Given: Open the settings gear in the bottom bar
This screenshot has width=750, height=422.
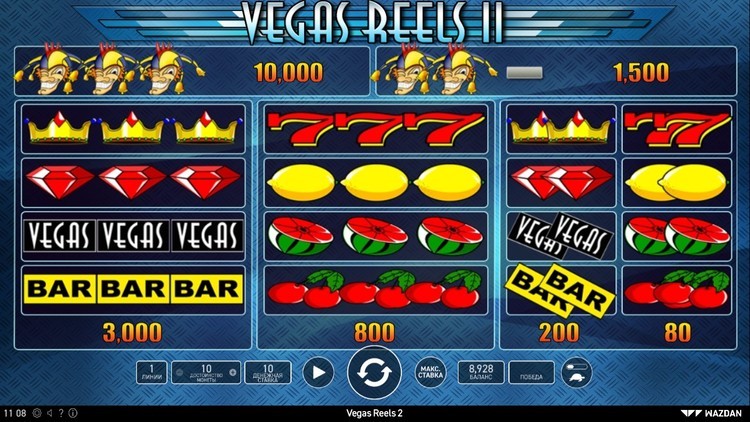Looking at the screenshot, I should (36, 412).
